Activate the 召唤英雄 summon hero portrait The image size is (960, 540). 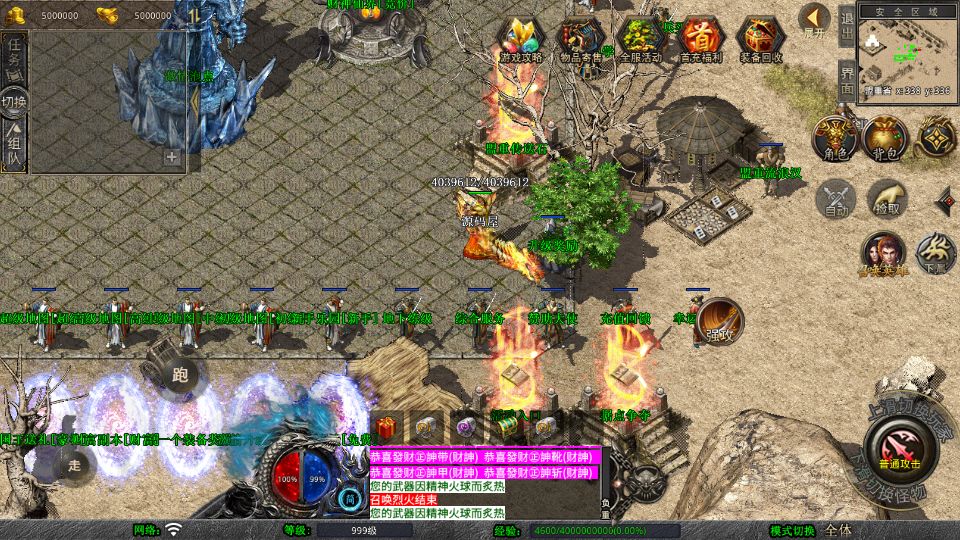[x=882, y=254]
